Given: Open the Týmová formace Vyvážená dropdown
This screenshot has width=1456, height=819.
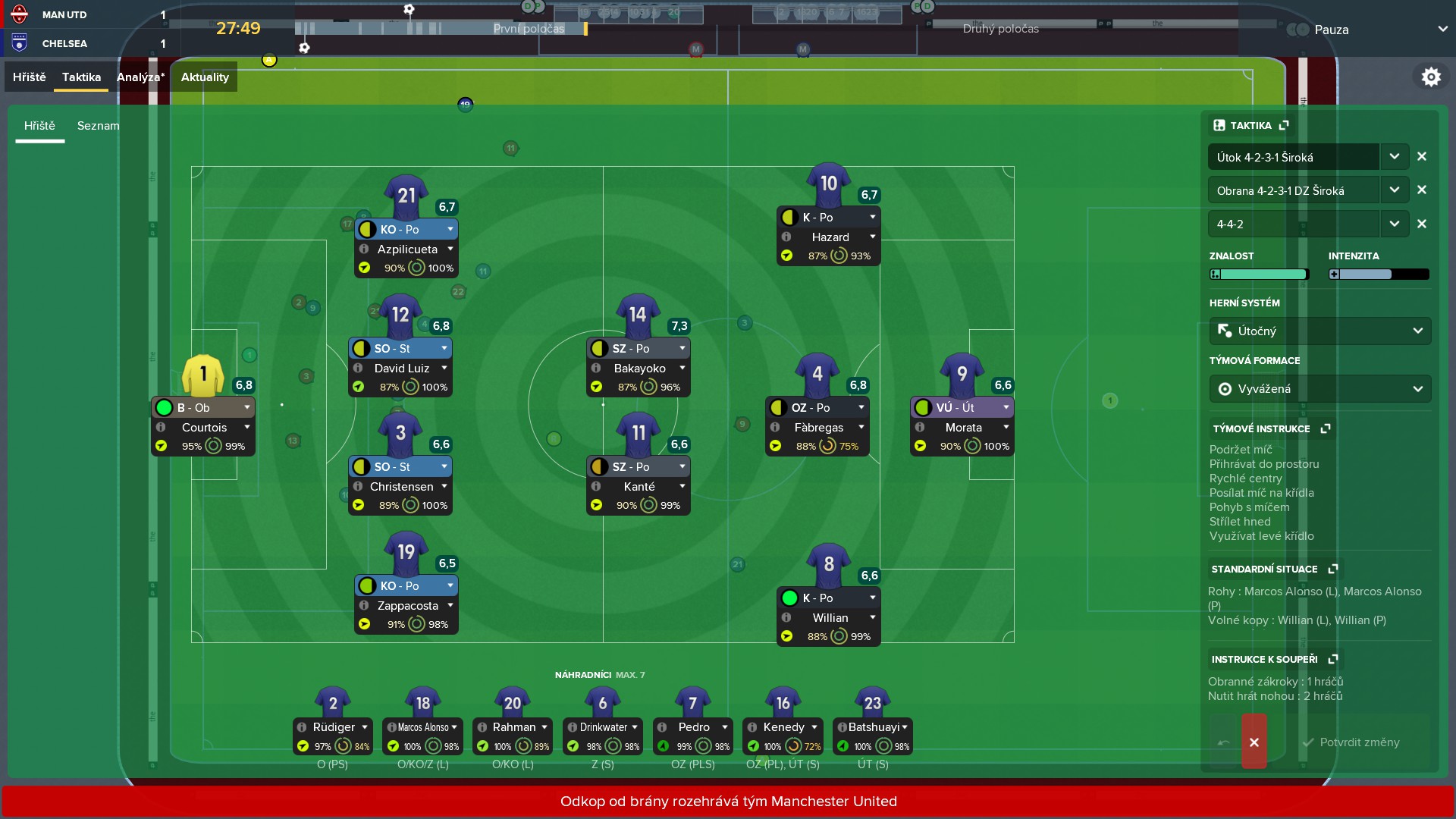Looking at the screenshot, I should pyautogui.click(x=1417, y=388).
